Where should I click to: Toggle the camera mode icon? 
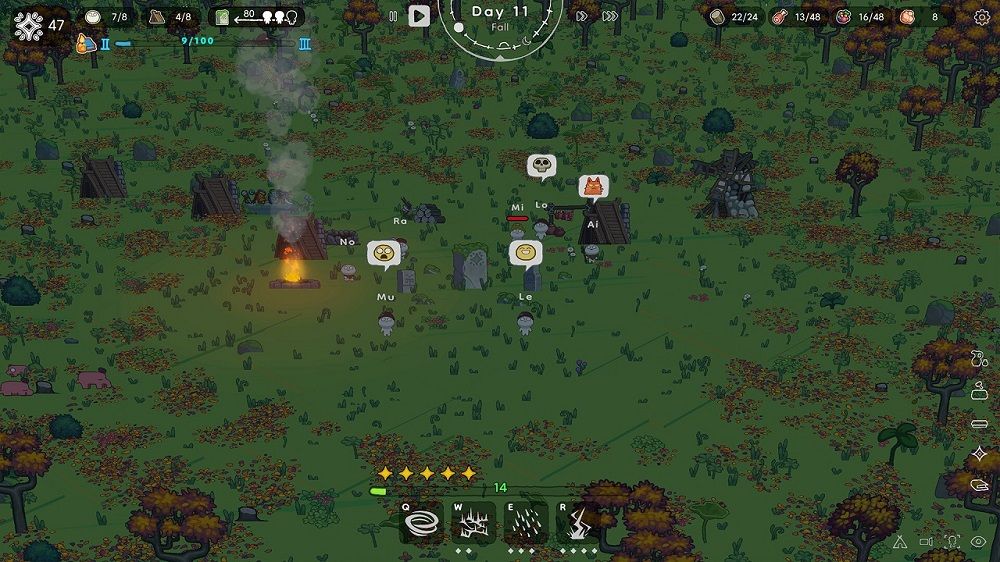click(926, 542)
